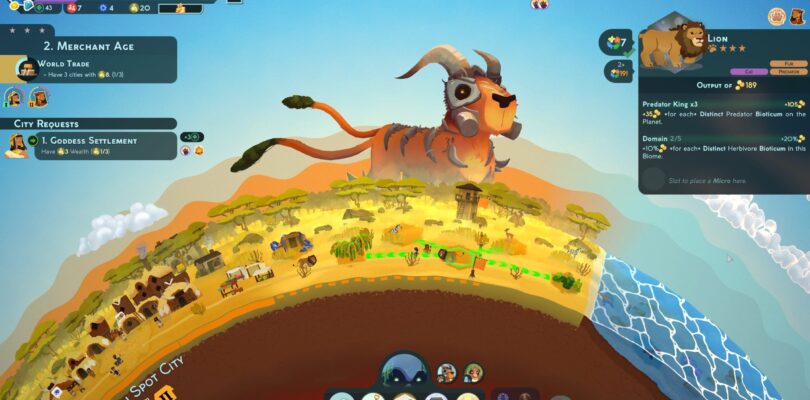Screen dimensions: 810x400
Task: Click the City Requests header
Action: [x=46, y=123]
